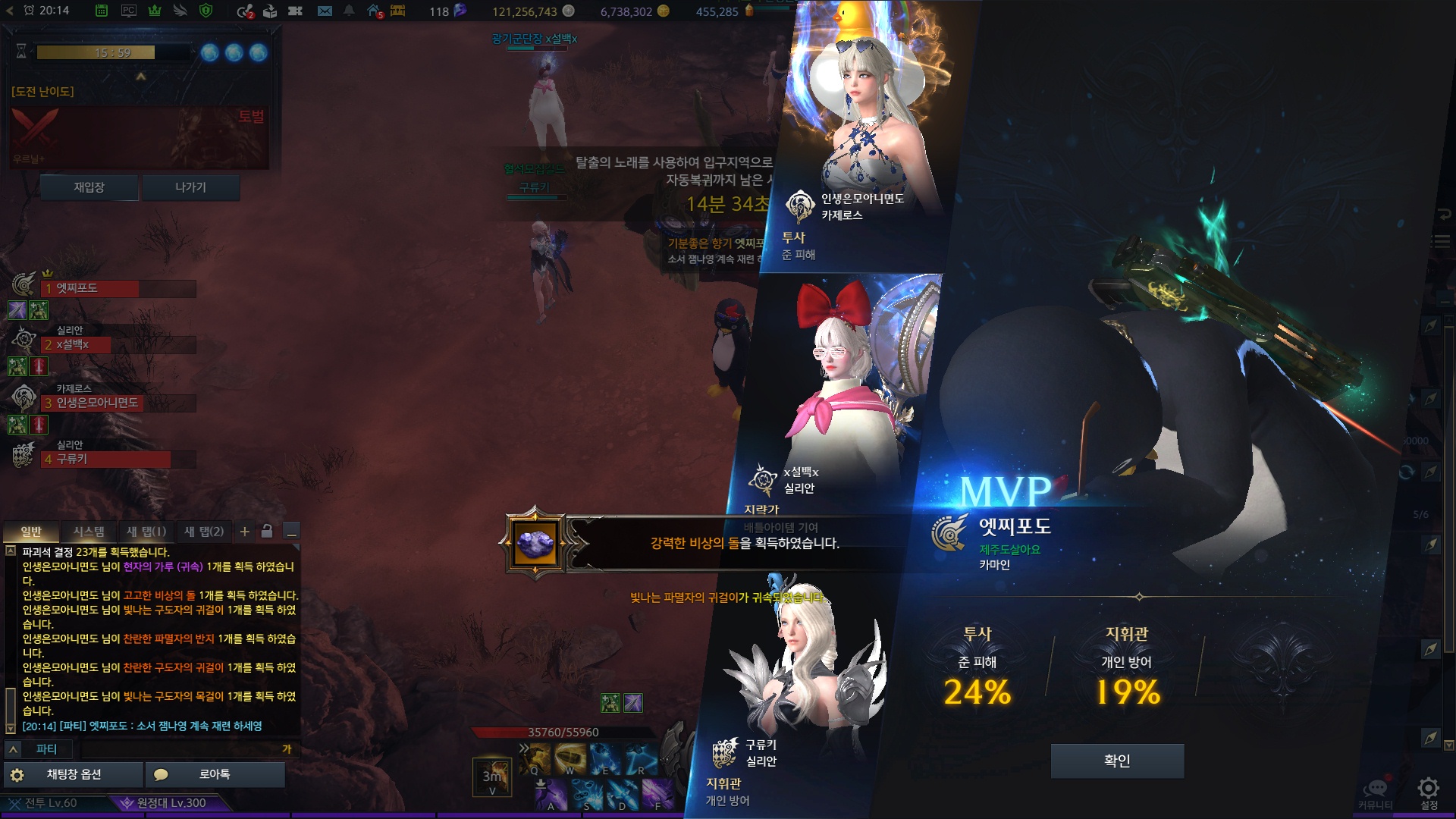This screenshot has height=819, width=1456.
Task: Toggle the chat window padlock
Action: point(267,532)
